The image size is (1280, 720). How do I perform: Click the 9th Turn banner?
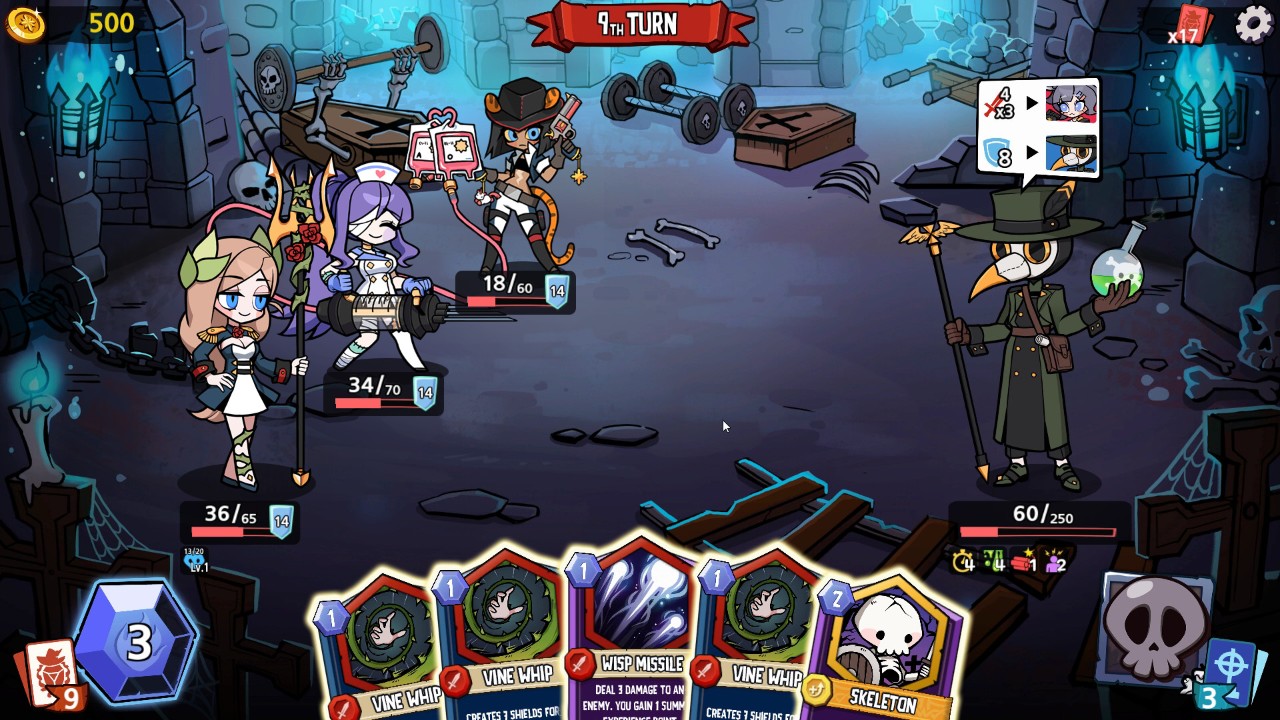pyautogui.click(x=640, y=24)
